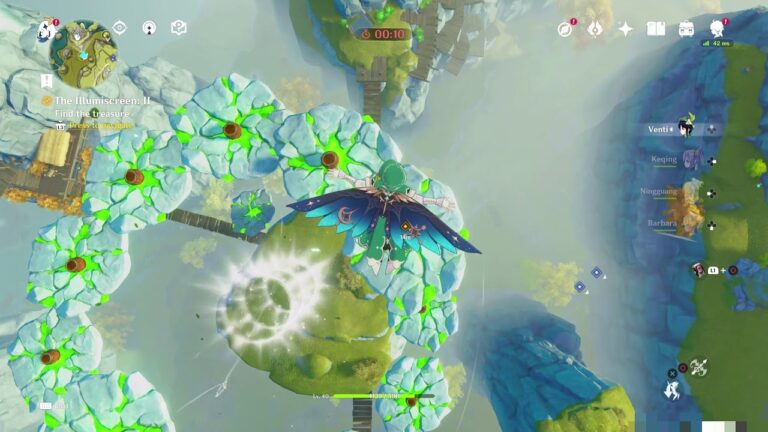Switch to Ningguang in the party list
768x432 pixels.
click(684, 191)
